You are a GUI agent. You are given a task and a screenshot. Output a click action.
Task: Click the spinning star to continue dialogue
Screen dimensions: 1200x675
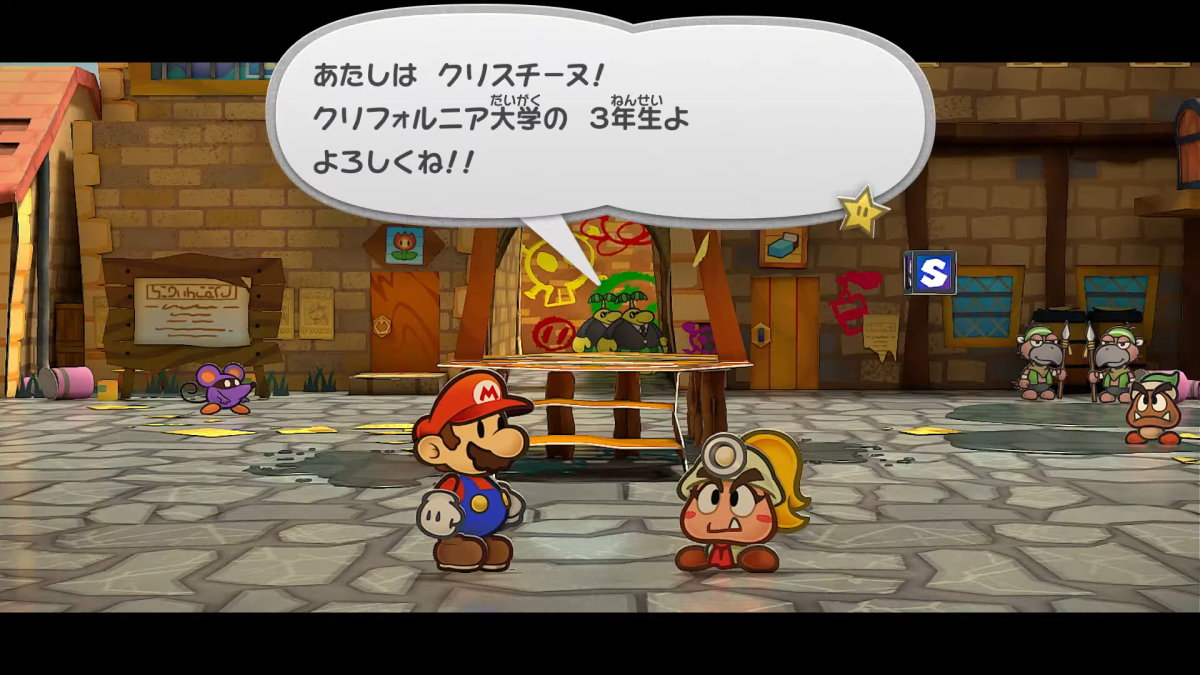[862, 210]
